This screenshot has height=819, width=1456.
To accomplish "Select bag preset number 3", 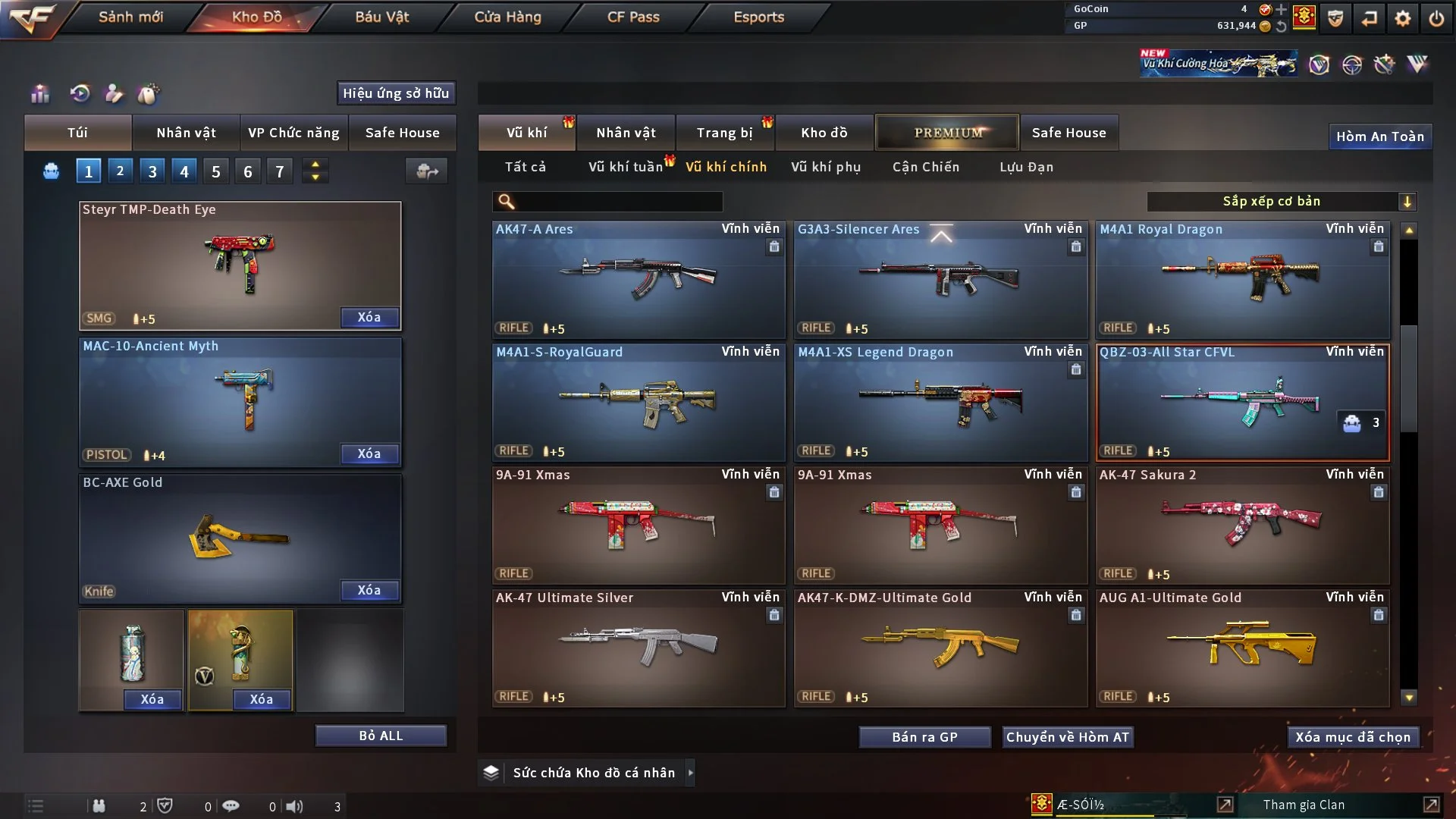I will [x=152, y=171].
